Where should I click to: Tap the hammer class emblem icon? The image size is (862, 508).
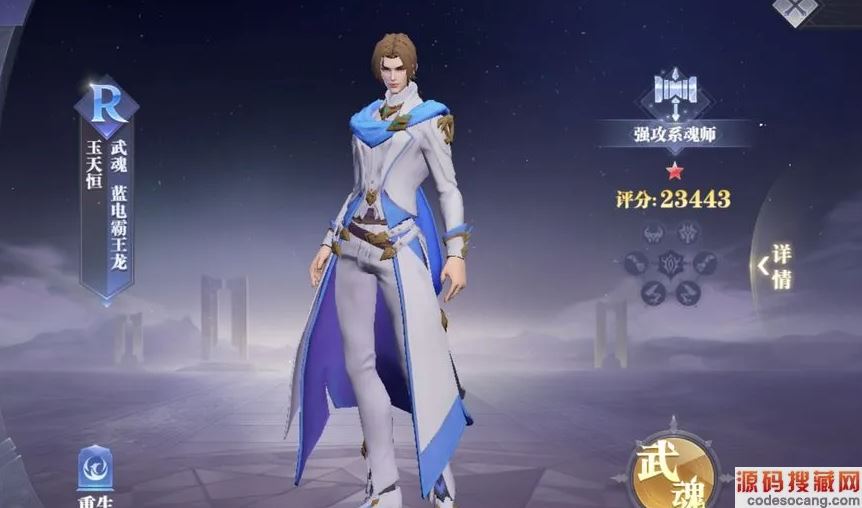673,90
